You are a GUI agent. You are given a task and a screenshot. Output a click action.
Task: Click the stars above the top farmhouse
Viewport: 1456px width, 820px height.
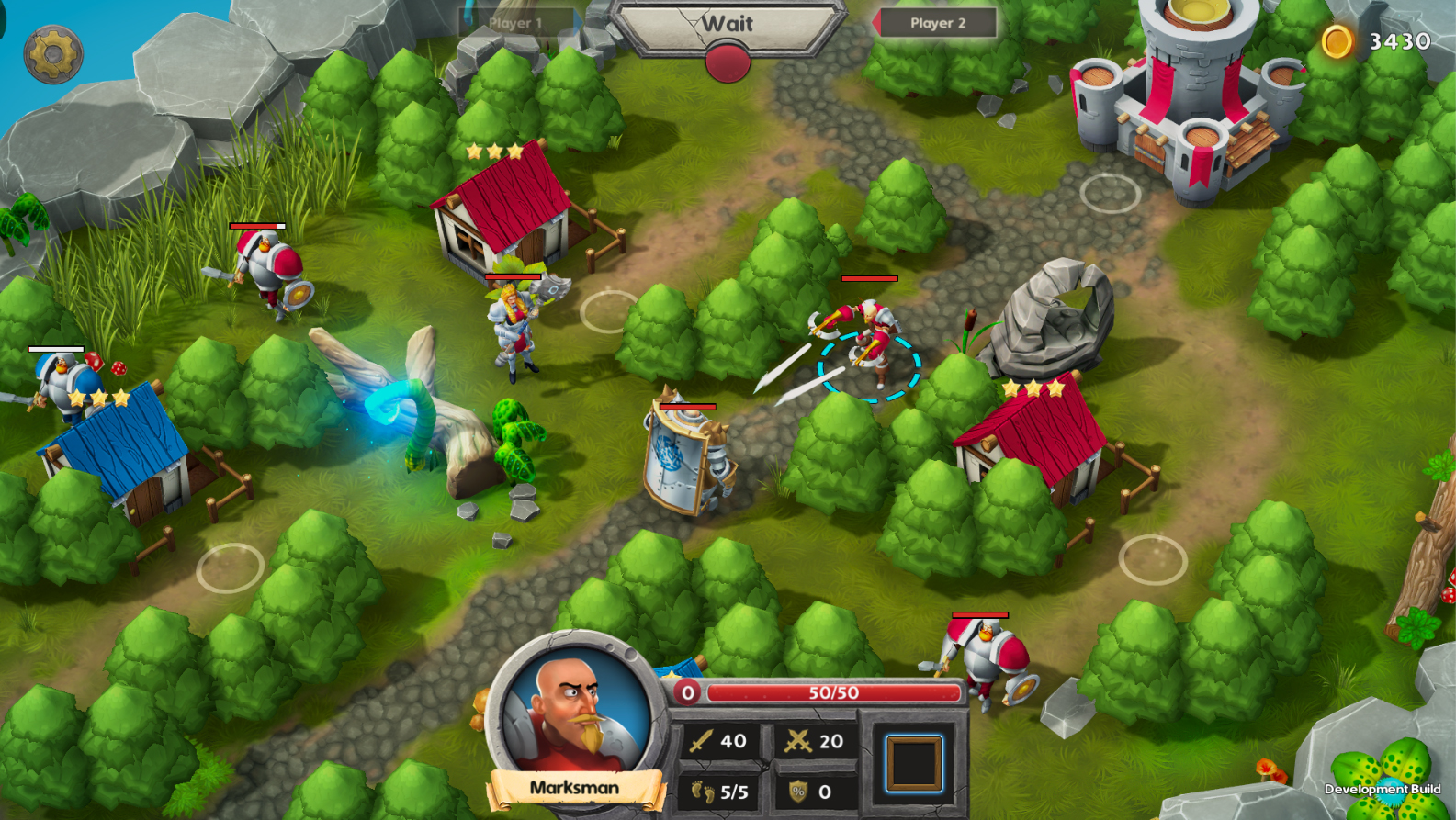click(493, 152)
